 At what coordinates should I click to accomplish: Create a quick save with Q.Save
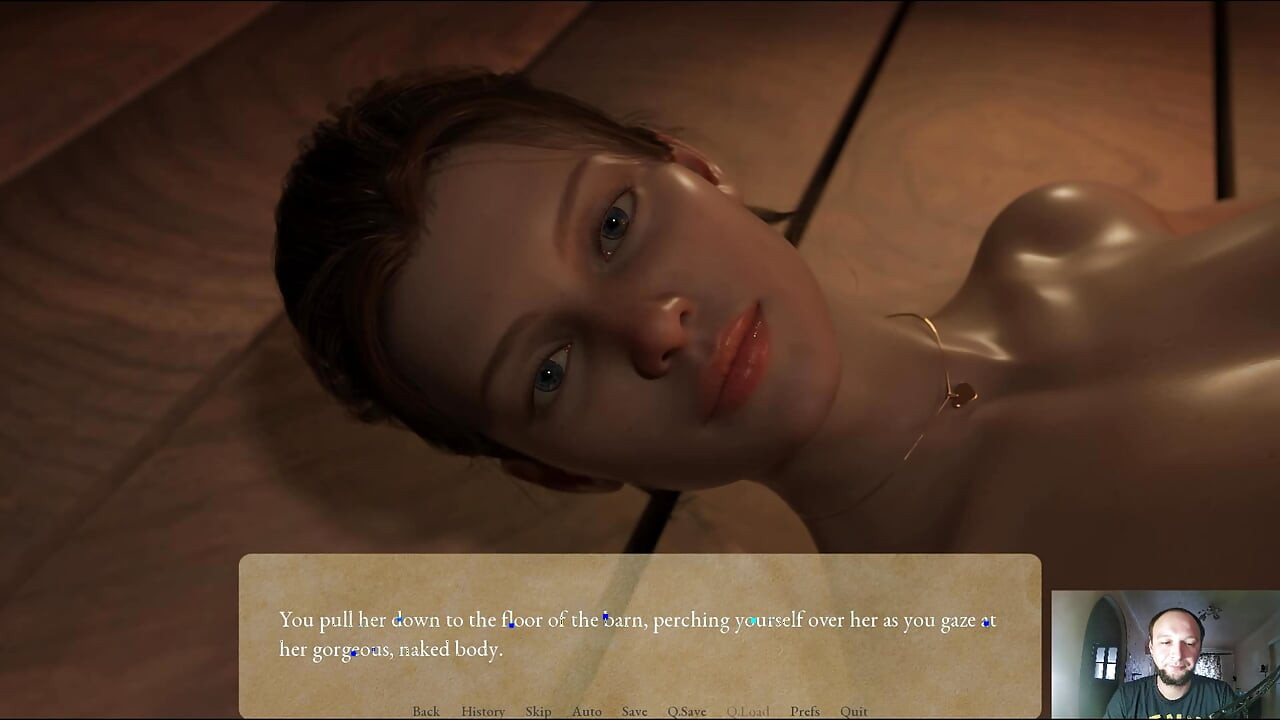[x=687, y=711]
